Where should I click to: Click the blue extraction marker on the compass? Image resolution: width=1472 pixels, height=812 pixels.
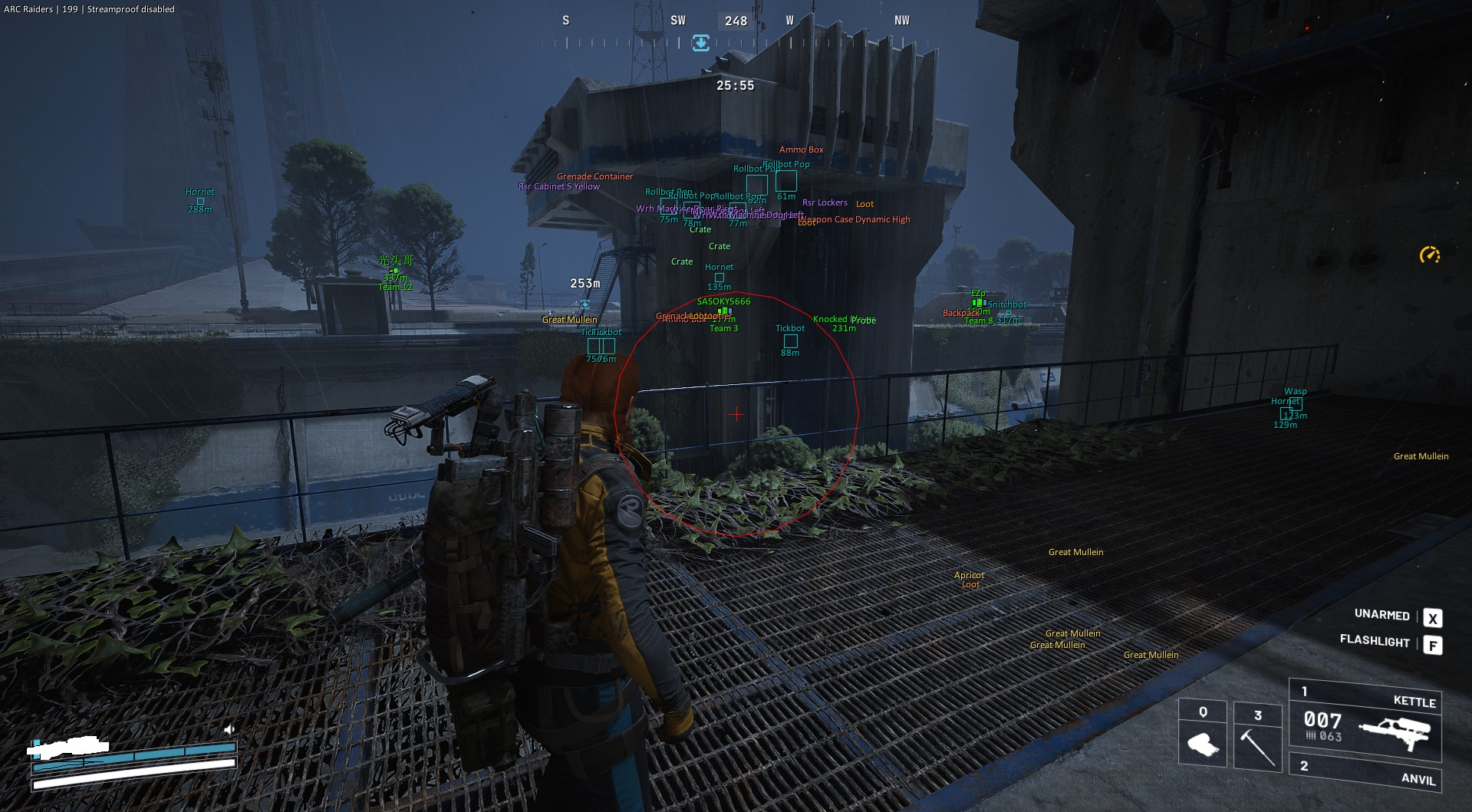701,43
